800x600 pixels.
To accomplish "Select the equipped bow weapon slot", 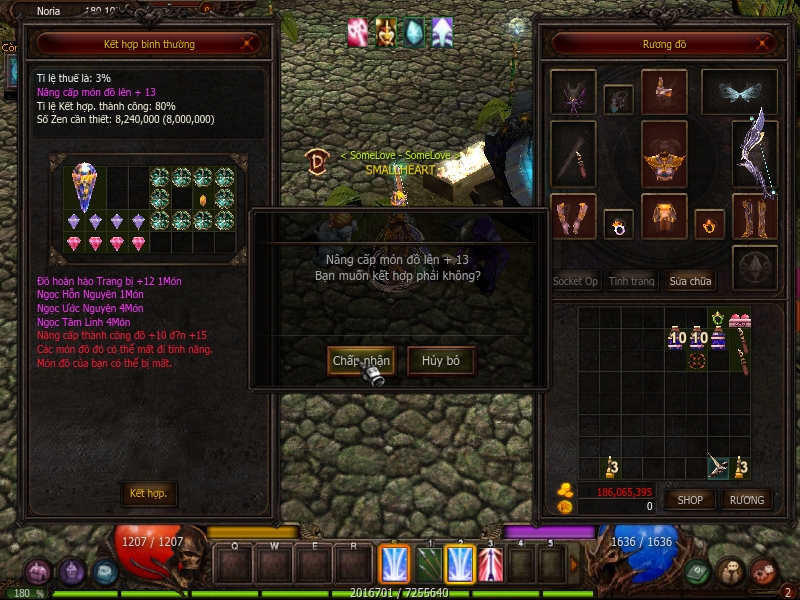I will pyautogui.click(x=755, y=153).
